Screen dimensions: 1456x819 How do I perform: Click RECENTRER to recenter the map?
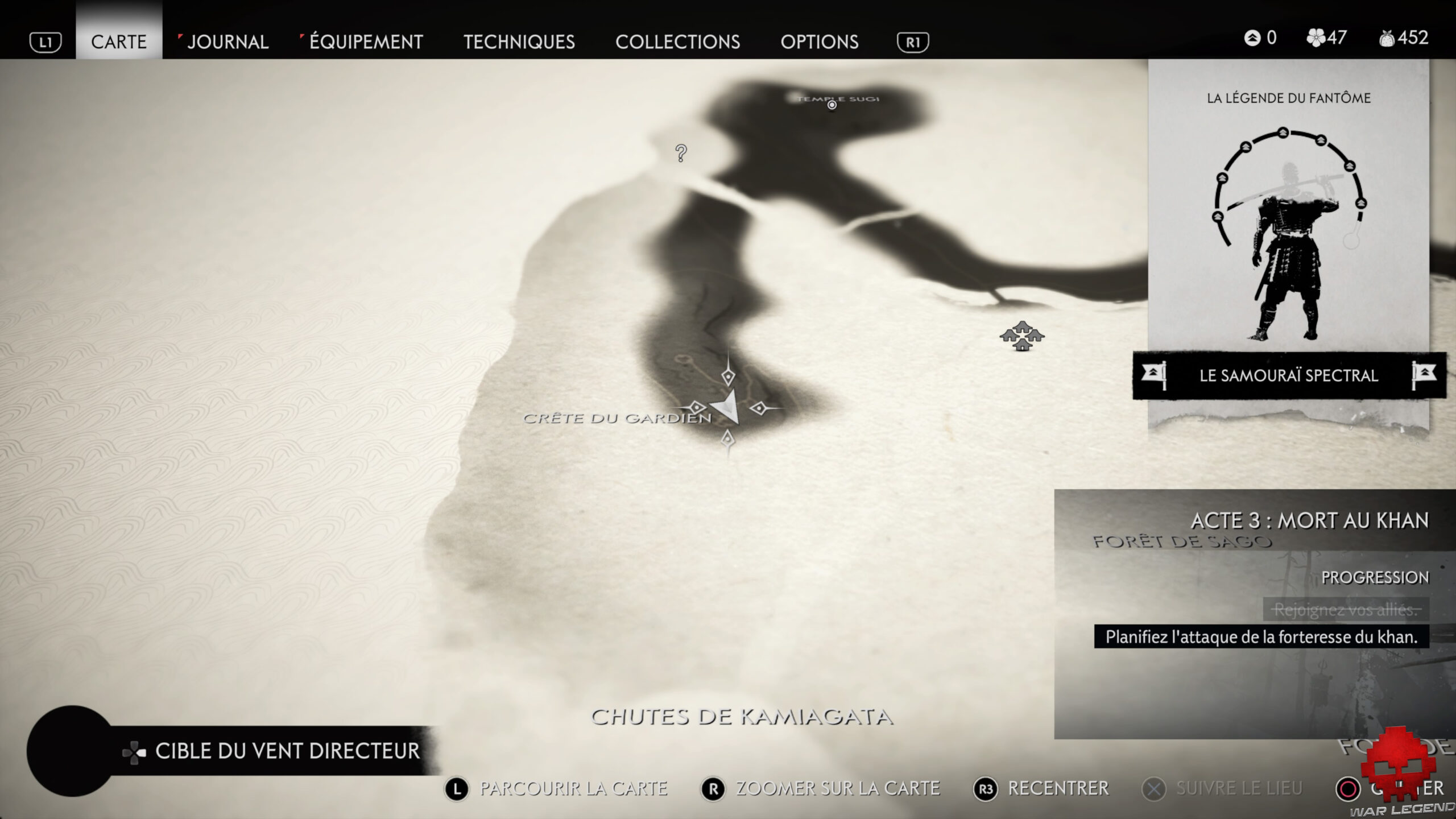[1058, 788]
